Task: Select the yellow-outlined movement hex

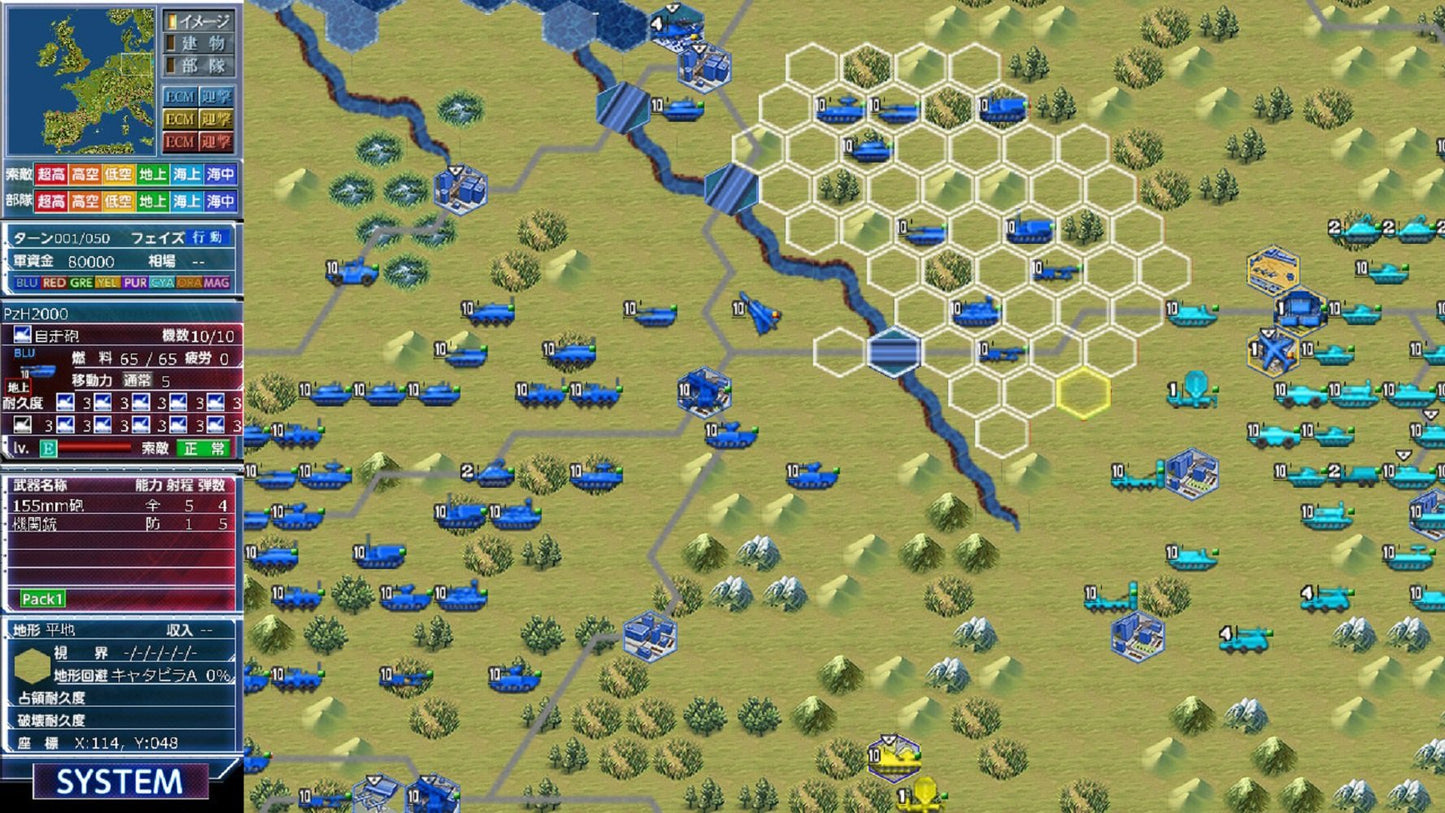Action: (x=1084, y=393)
